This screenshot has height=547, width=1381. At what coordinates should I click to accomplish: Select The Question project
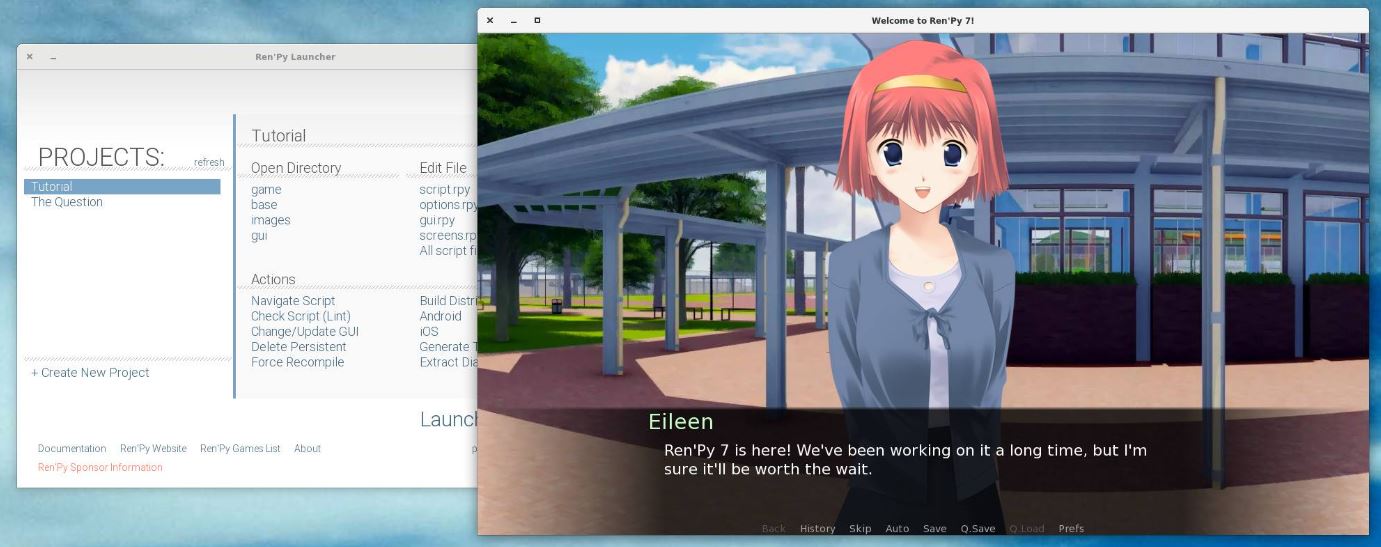(x=67, y=202)
